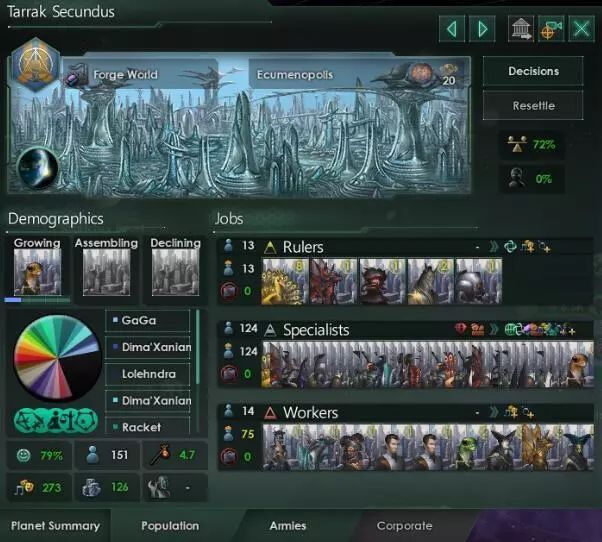Open the Decisions menu
Image resolution: width=602 pixels, height=542 pixels.
point(533,71)
